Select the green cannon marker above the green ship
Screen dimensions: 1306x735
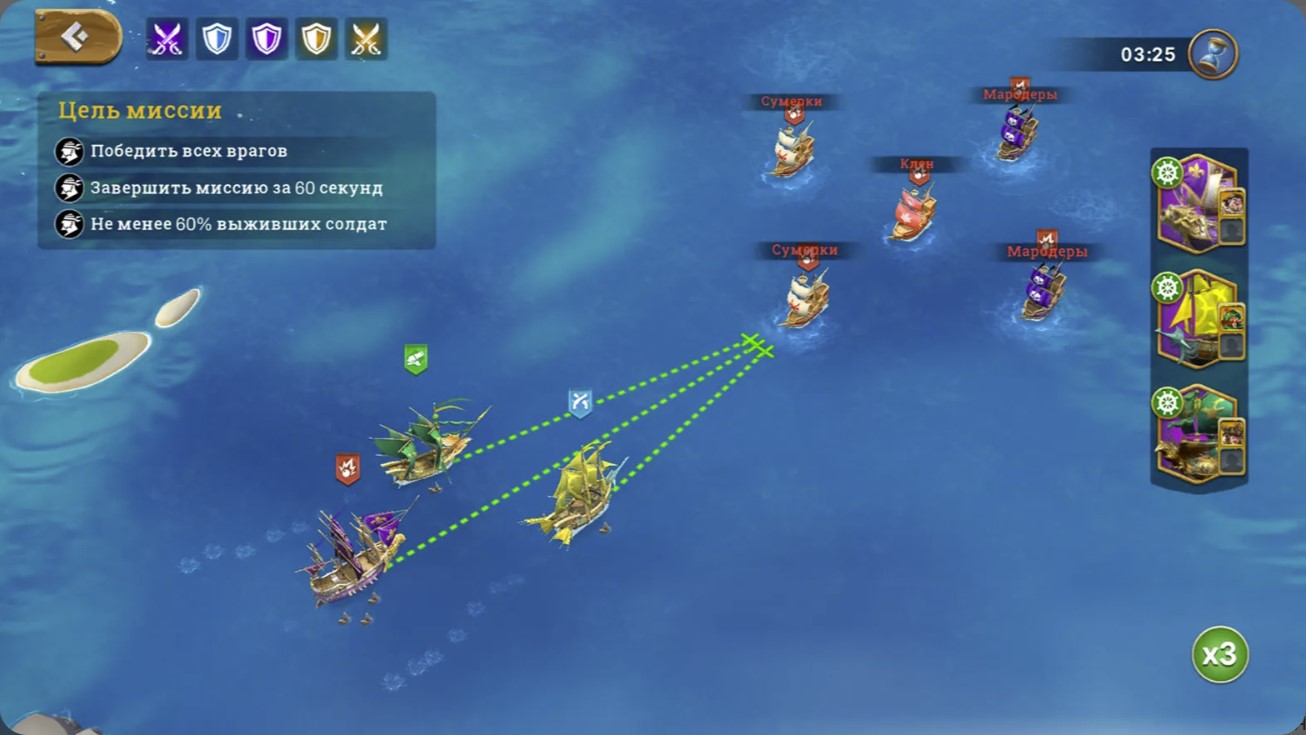(416, 358)
